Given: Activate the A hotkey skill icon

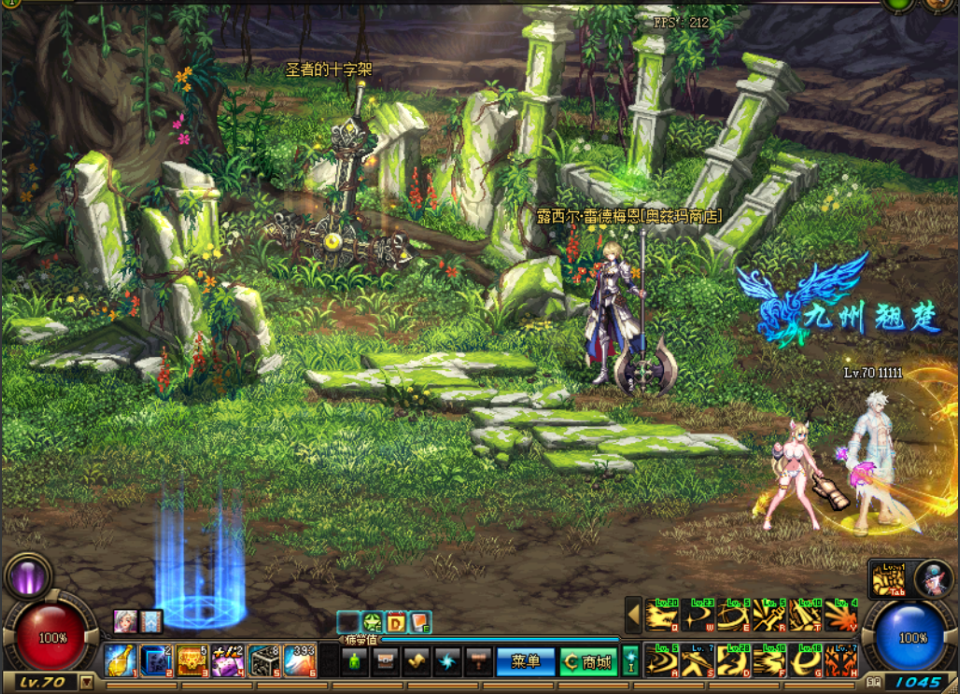Looking at the screenshot, I should (660, 660).
